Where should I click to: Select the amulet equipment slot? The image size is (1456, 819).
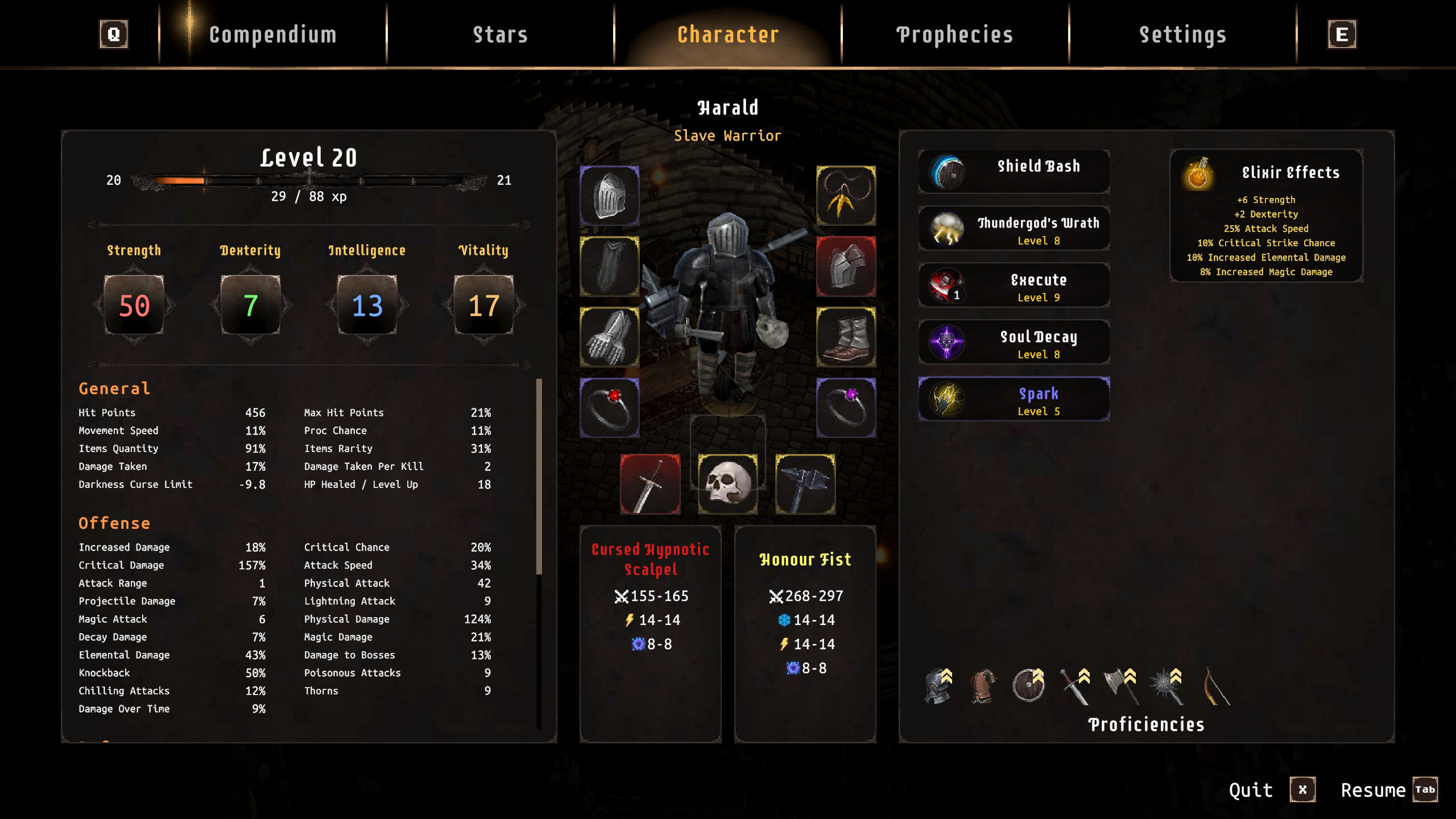(846, 196)
